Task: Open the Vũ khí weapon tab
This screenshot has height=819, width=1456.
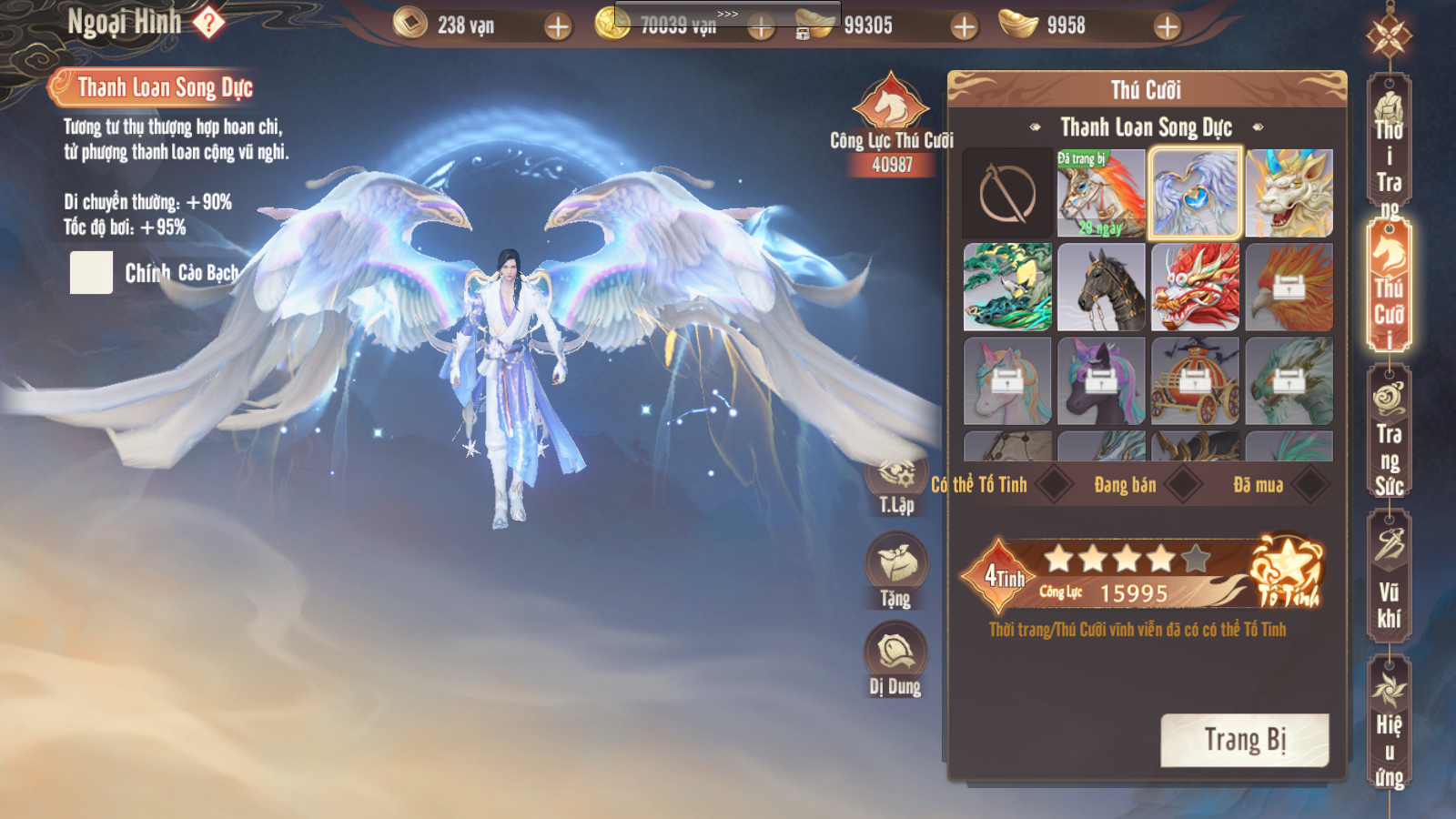Action: tap(1389, 577)
